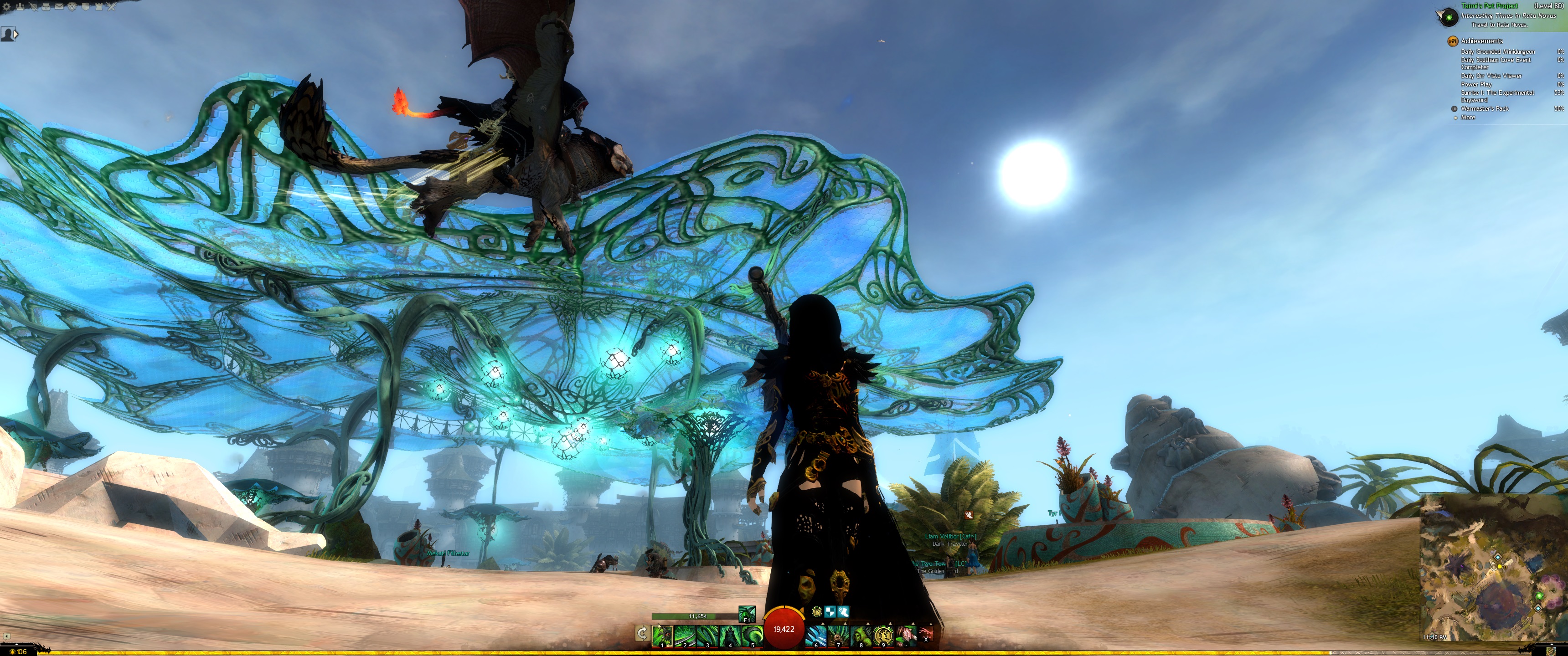
Task: Use the red mount skill marked X
Action: point(926,634)
